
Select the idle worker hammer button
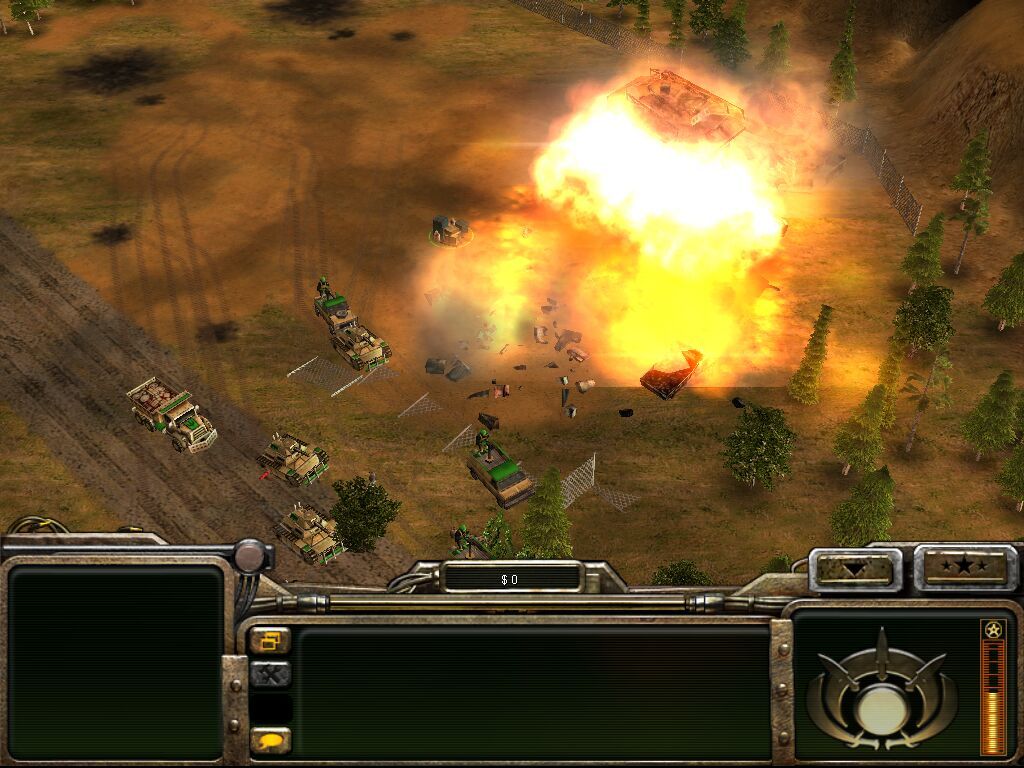tap(269, 674)
